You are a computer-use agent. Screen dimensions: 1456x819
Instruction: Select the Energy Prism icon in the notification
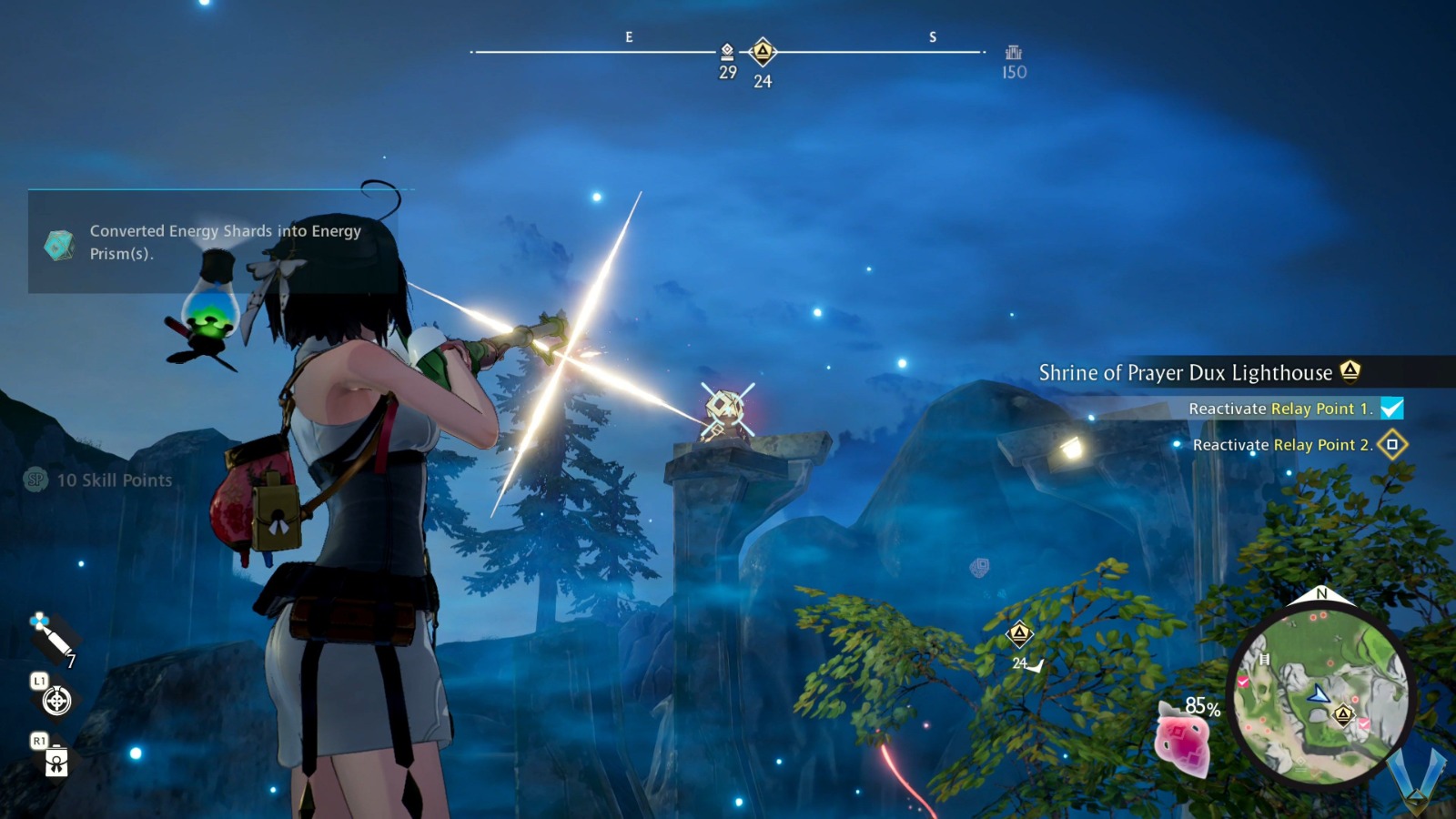pyautogui.click(x=58, y=243)
